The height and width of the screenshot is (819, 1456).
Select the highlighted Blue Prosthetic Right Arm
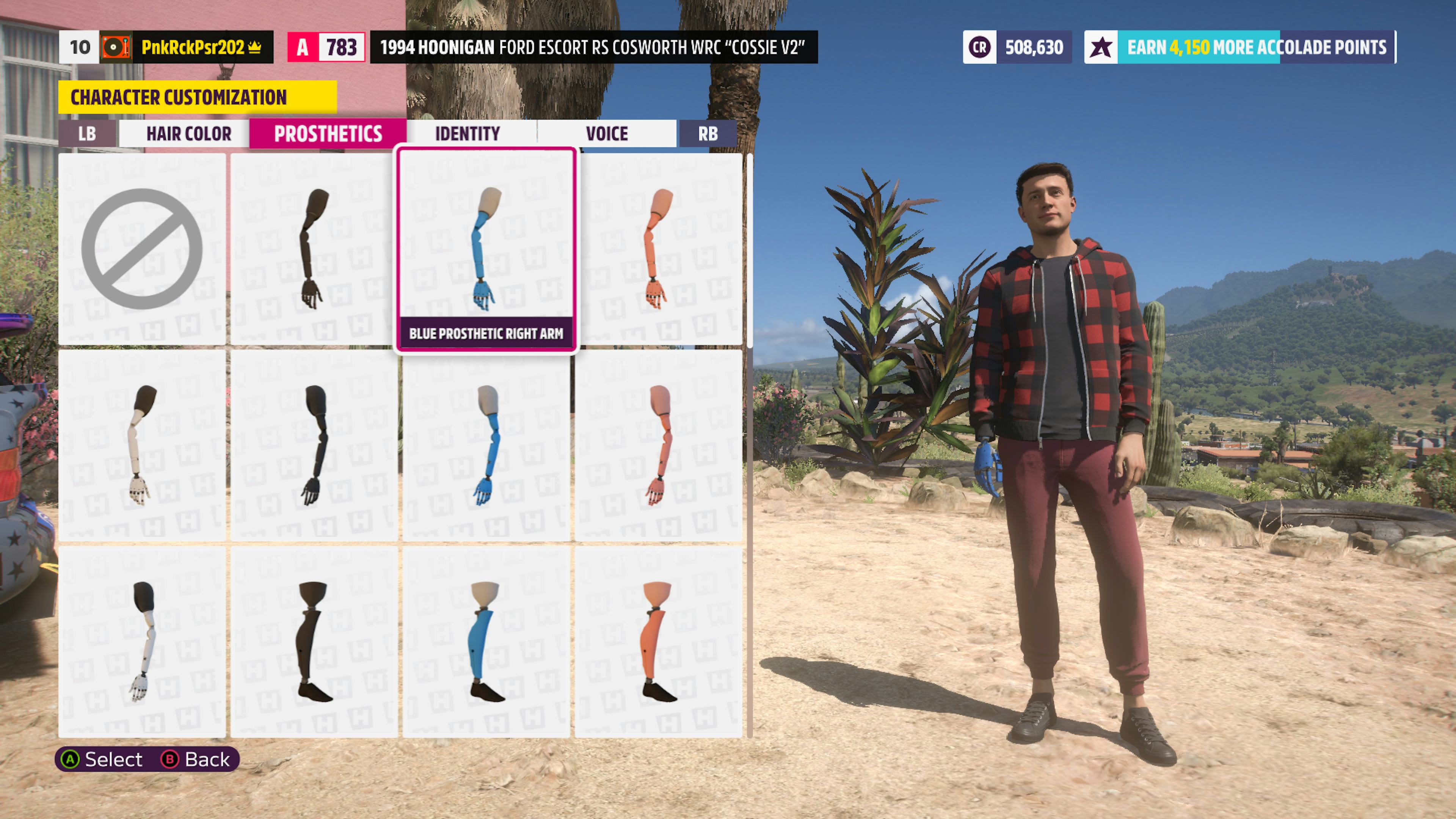click(486, 249)
